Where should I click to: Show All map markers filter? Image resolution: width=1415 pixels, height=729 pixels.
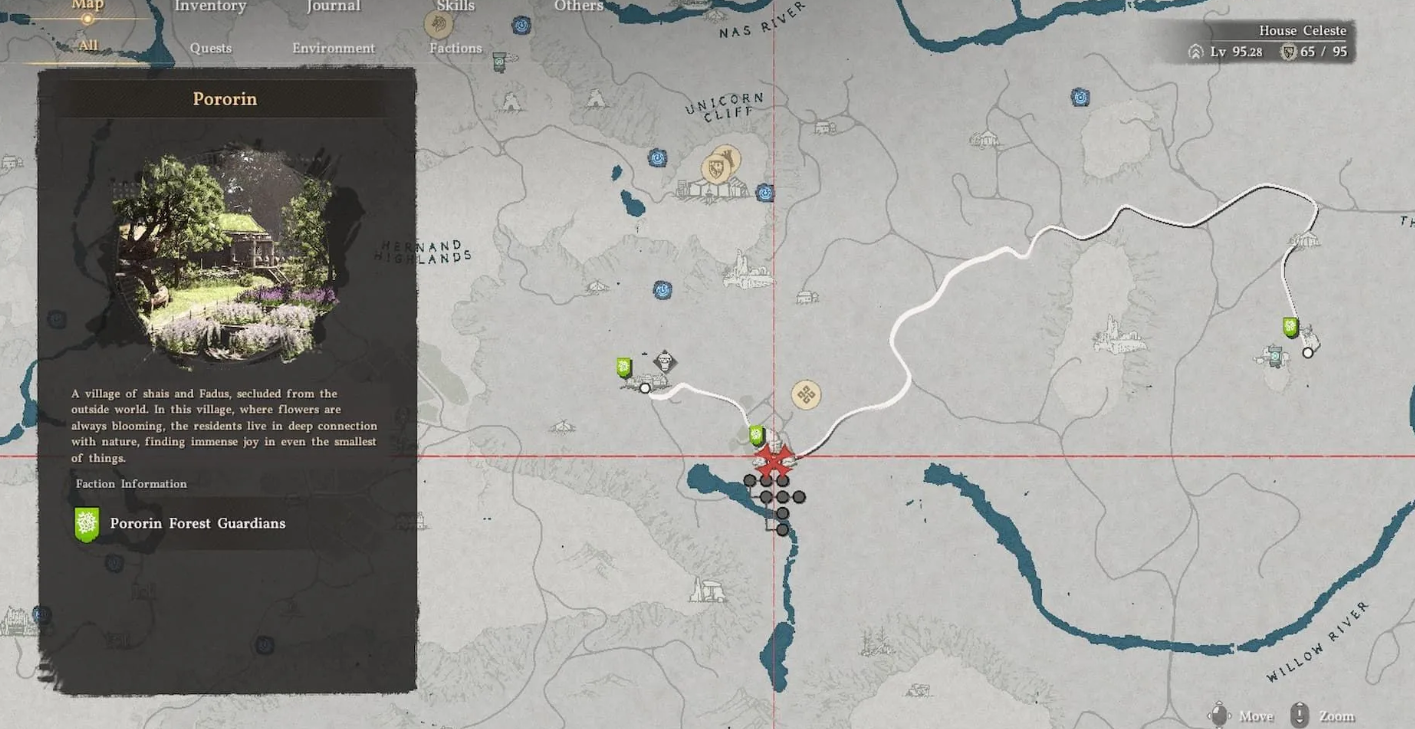pos(88,45)
